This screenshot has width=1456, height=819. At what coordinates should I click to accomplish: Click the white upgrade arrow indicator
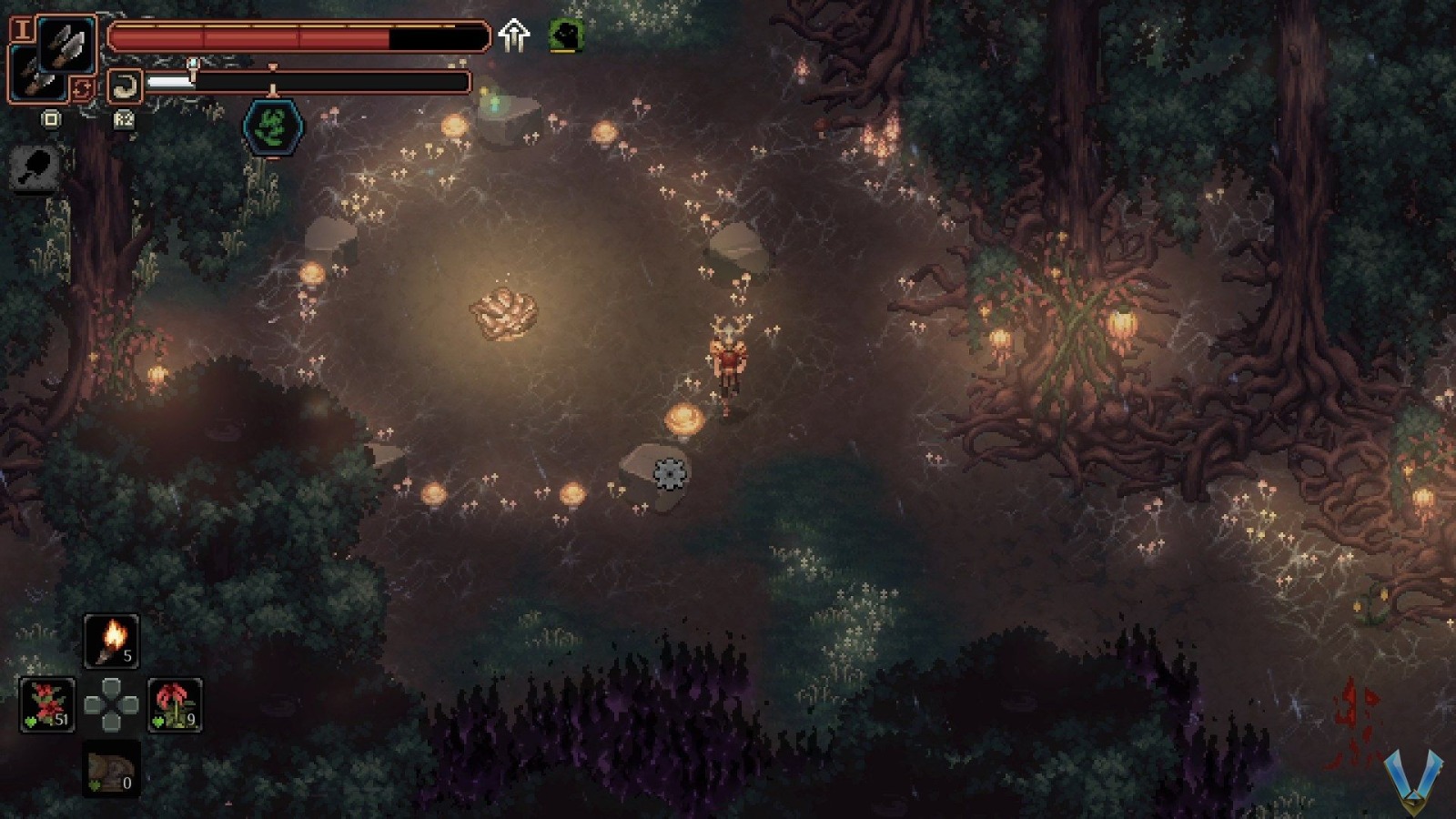[514, 36]
